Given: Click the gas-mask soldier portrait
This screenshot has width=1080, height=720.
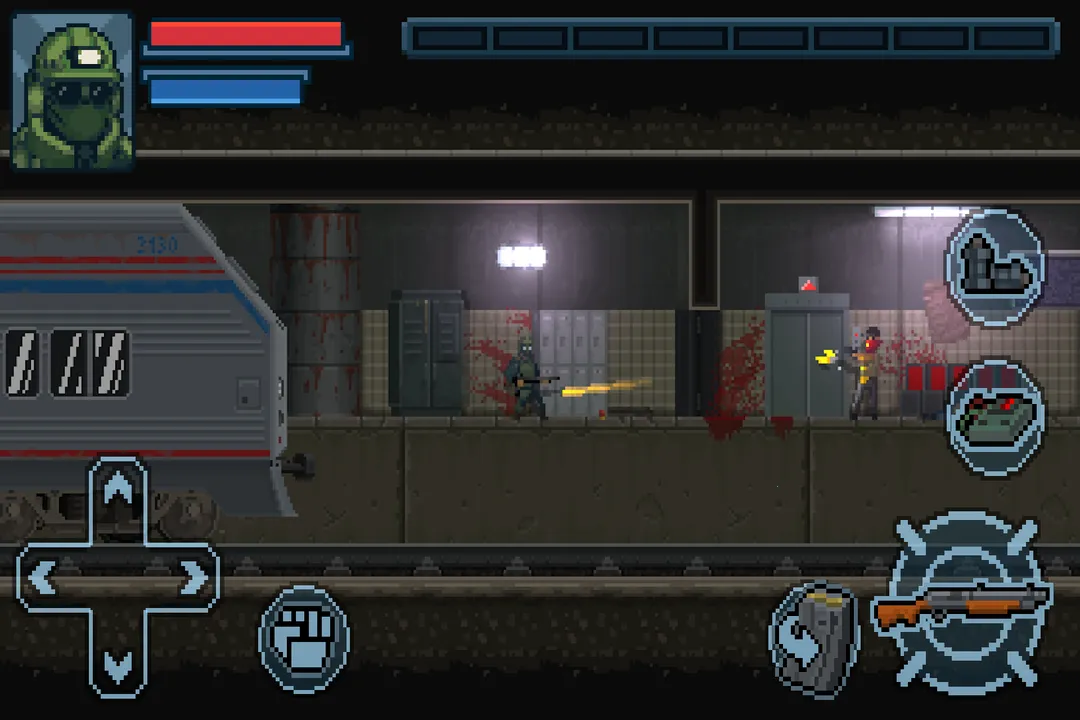Looking at the screenshot, I should pos(73,91).
